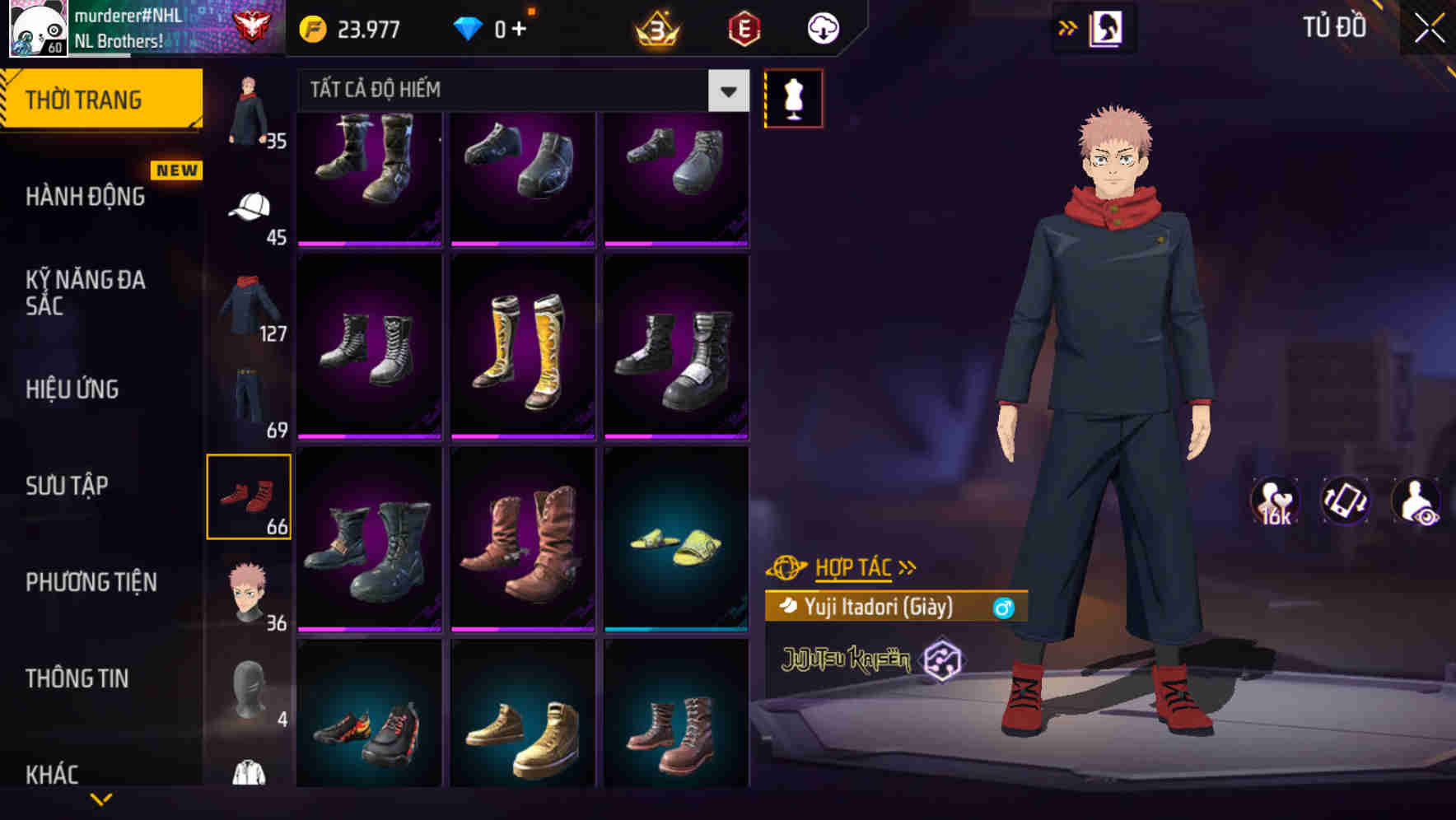Viewport: 1456px width, 820px height.
Task: Click the gold crown rank badge showing 3
Action: click(655, 27)
